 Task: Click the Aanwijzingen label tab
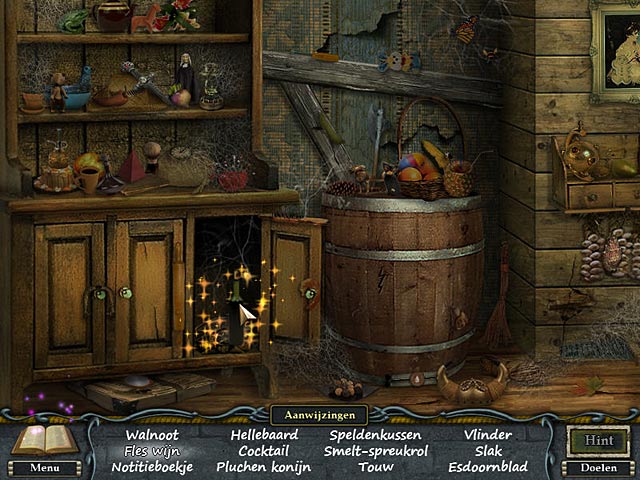[x=319, y=414]
